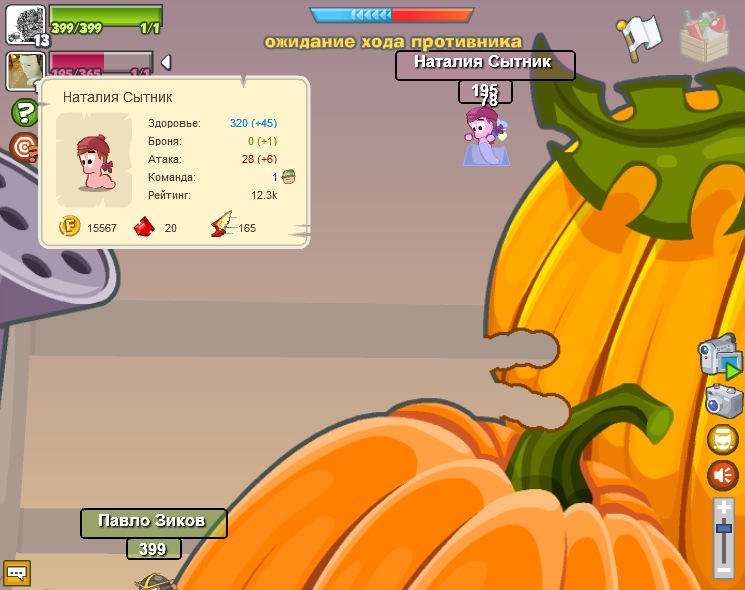745x590 pixels.
Task: Click the white arrow beside opponent's health bar
Action: pos(166,62)
